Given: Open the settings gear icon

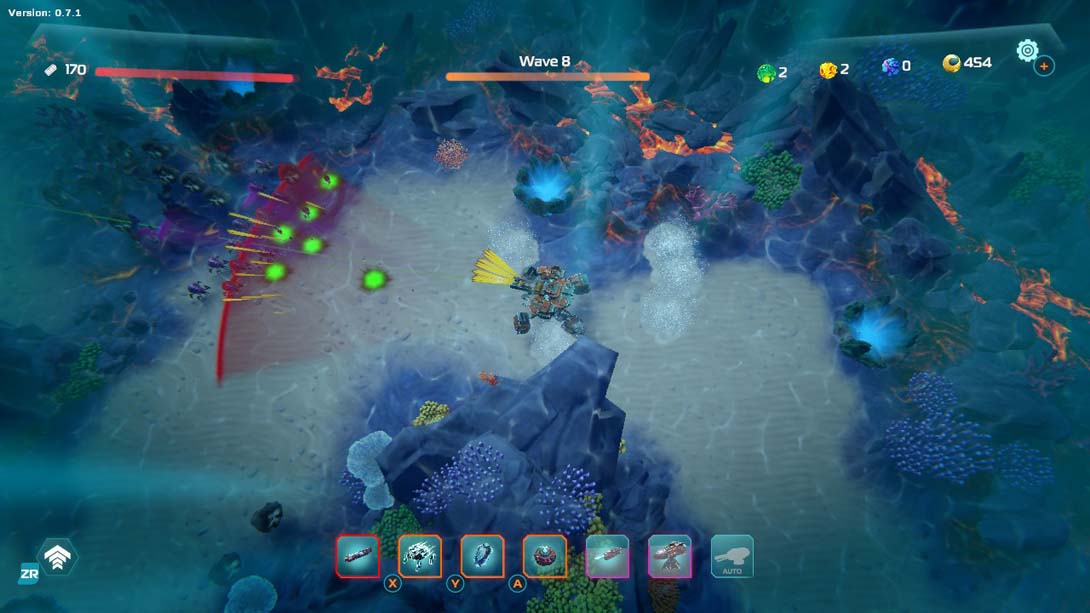Looking at the screenshot, I should pos(1027,50).
